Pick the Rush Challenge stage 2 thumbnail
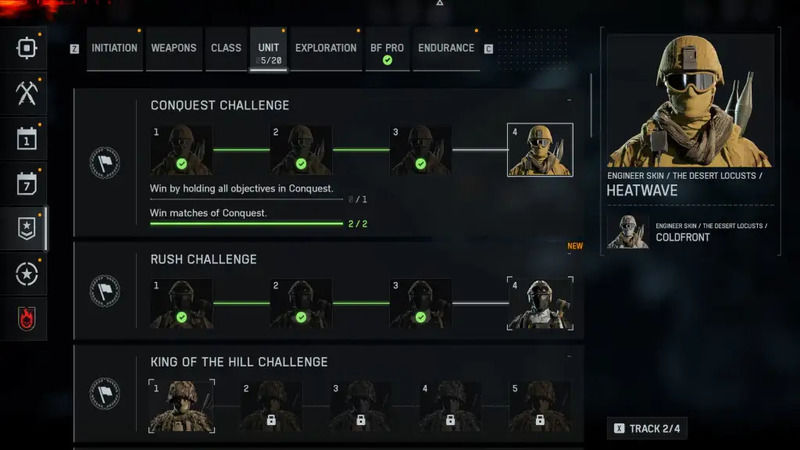This screenshot has height=450, width=800. 301,304
